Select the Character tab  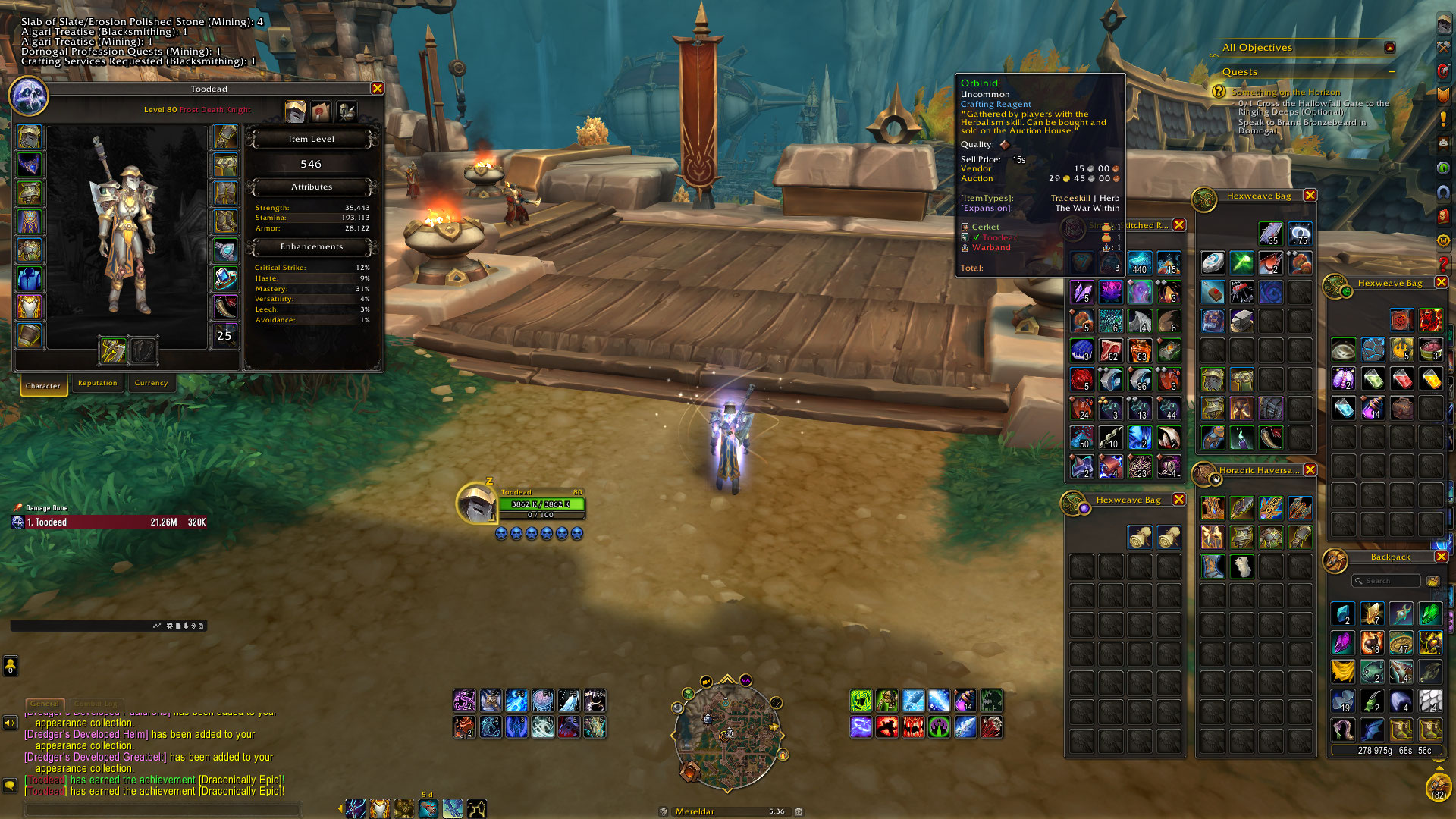pyautogui.click(x=43, y=385)
